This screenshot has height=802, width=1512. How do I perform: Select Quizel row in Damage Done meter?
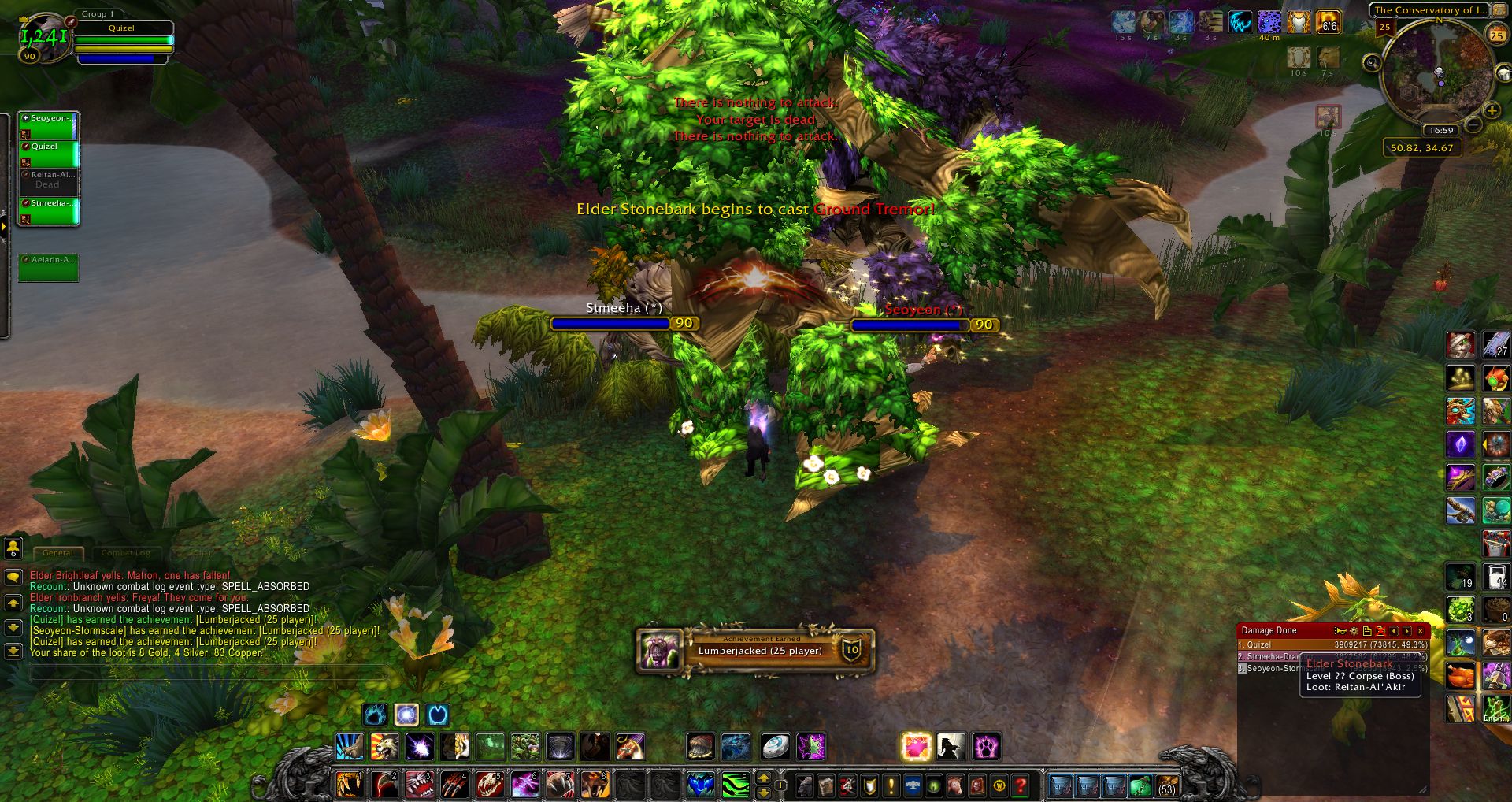point(1332,644)
